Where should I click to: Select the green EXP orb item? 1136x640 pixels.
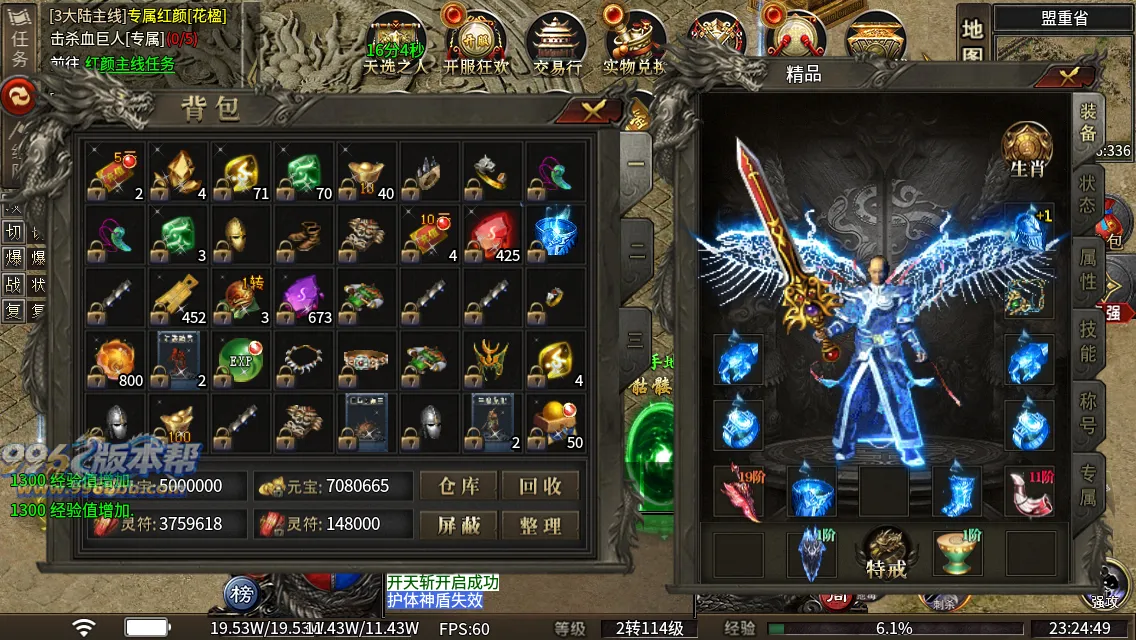(237, 362)
